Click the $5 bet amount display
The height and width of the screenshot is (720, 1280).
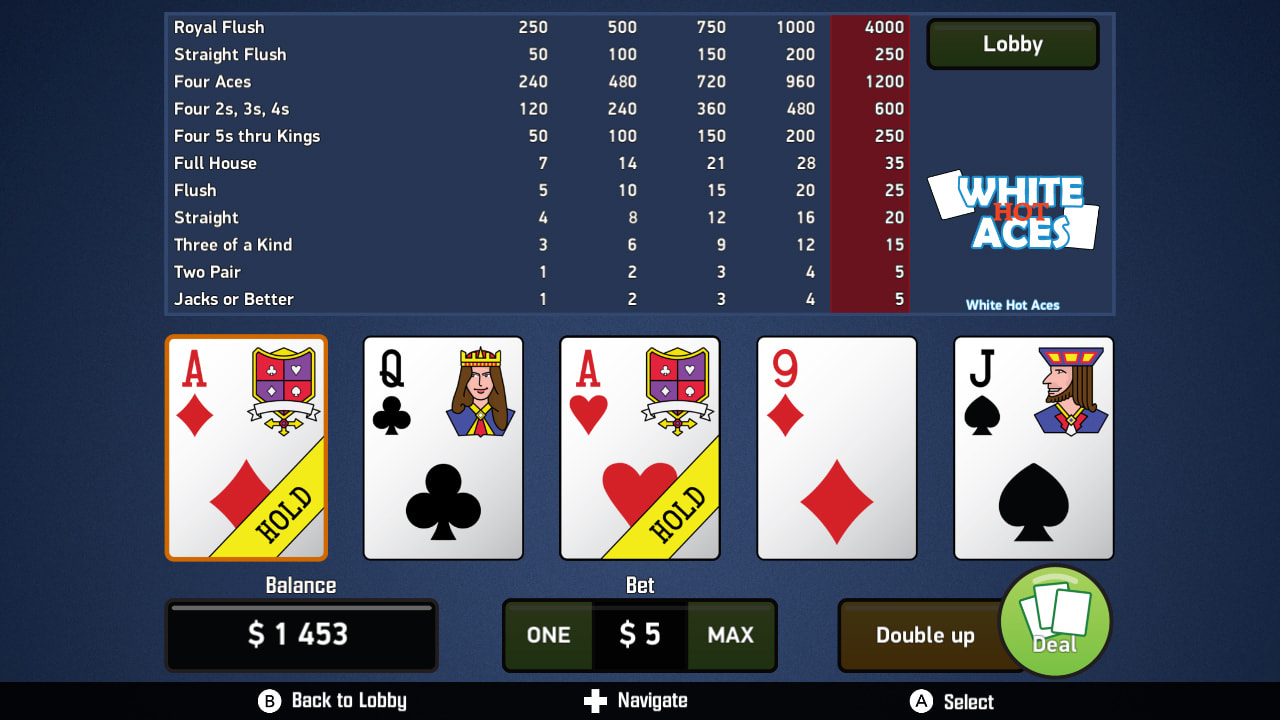[x=640, y=635]
